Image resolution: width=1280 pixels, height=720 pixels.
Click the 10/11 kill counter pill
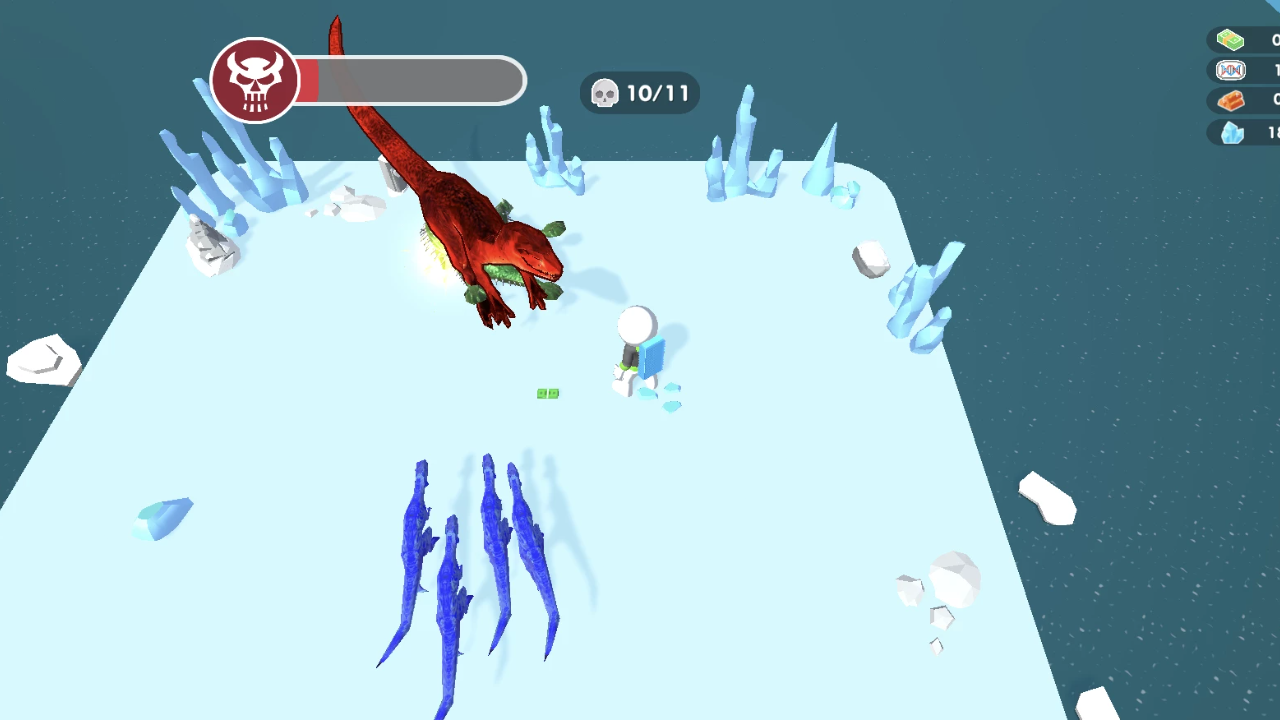pos(639,92)
